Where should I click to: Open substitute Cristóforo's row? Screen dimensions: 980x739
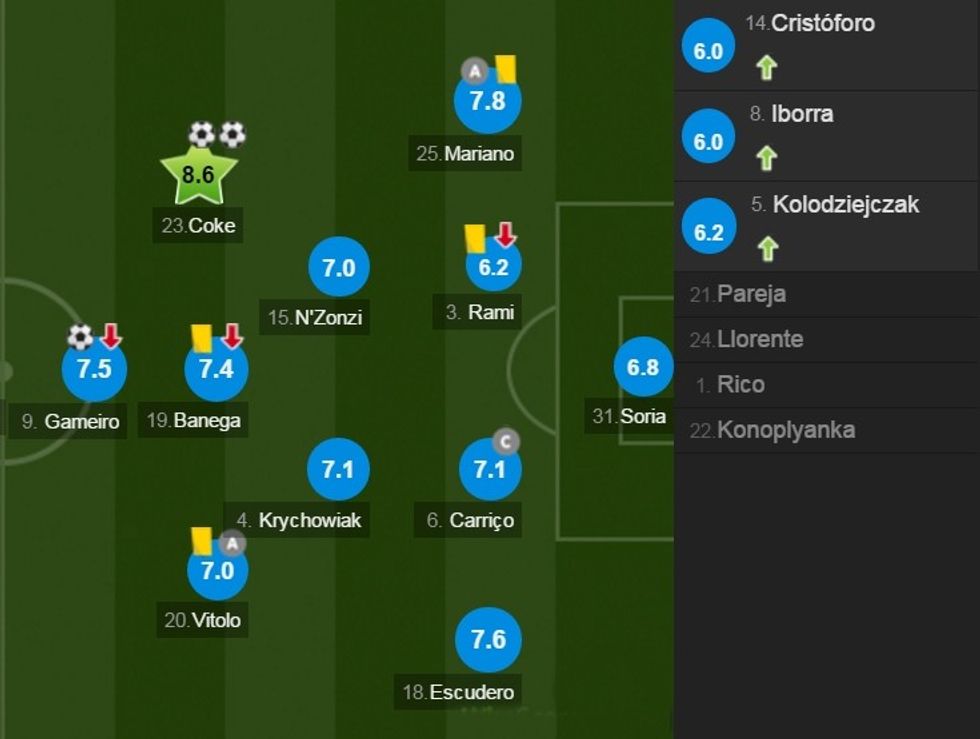[x=826, y=45]
